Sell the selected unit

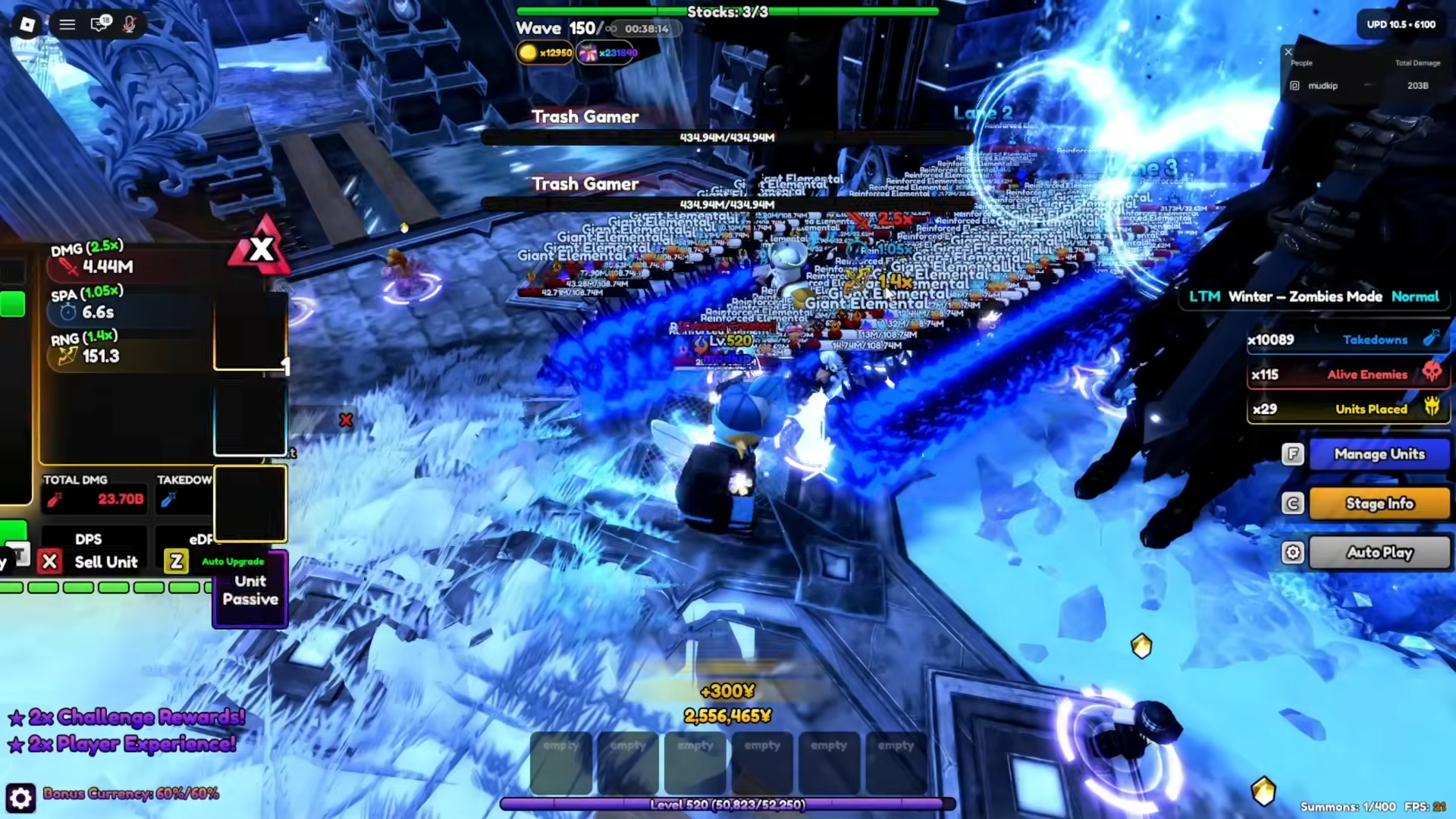[x=91, y=562]
